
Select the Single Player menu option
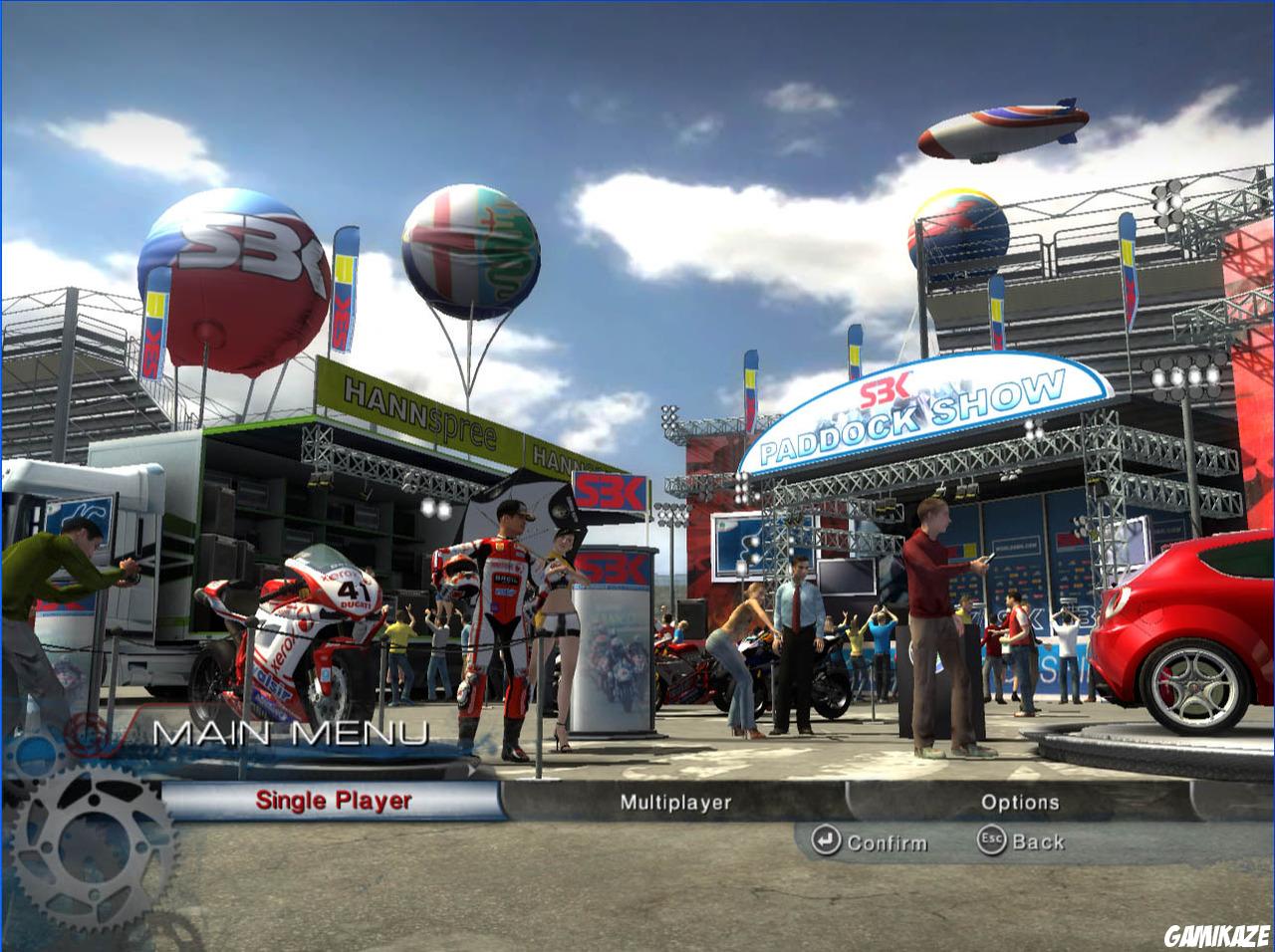click(x=334, y=801)
